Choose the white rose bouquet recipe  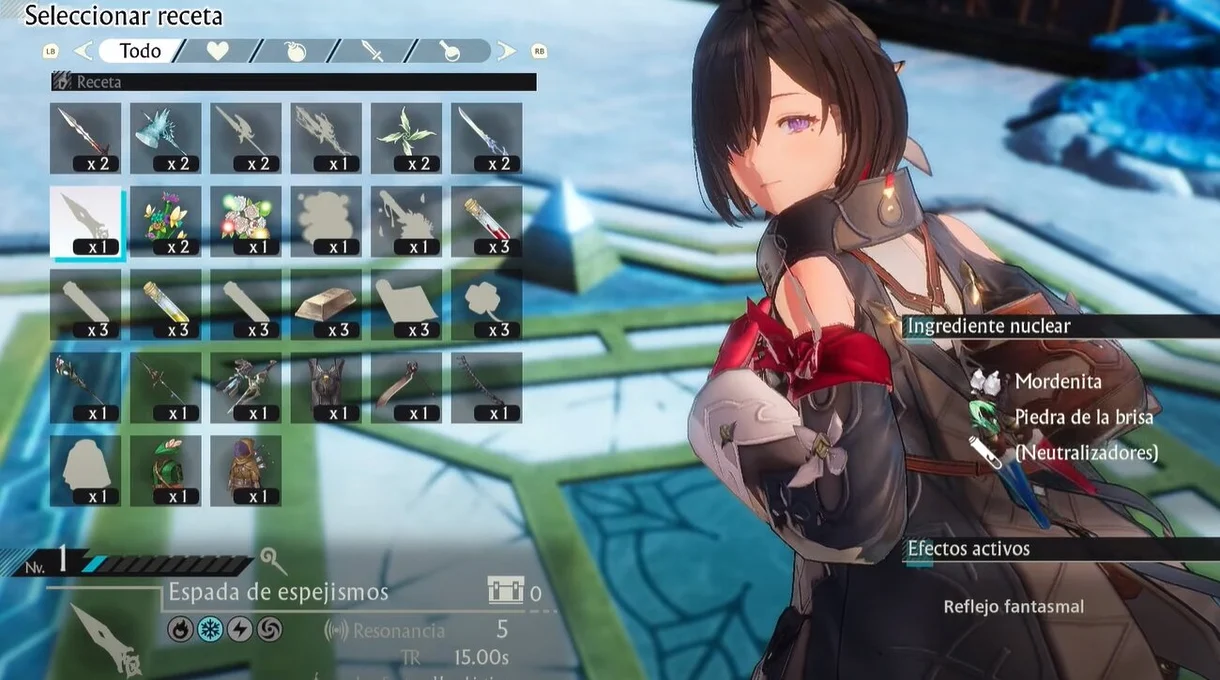(x=246, y=222)
